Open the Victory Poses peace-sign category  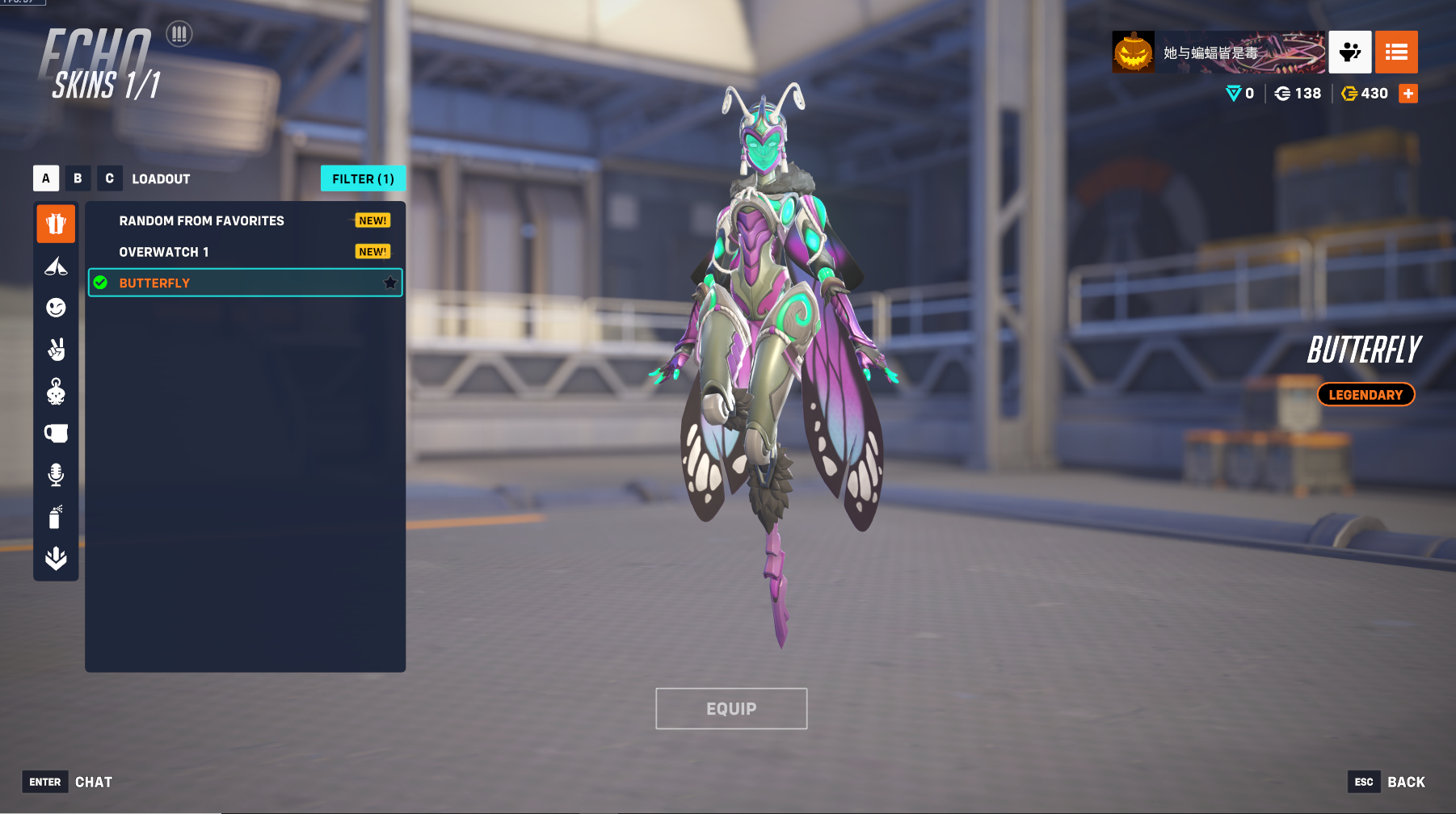[56, 350]
